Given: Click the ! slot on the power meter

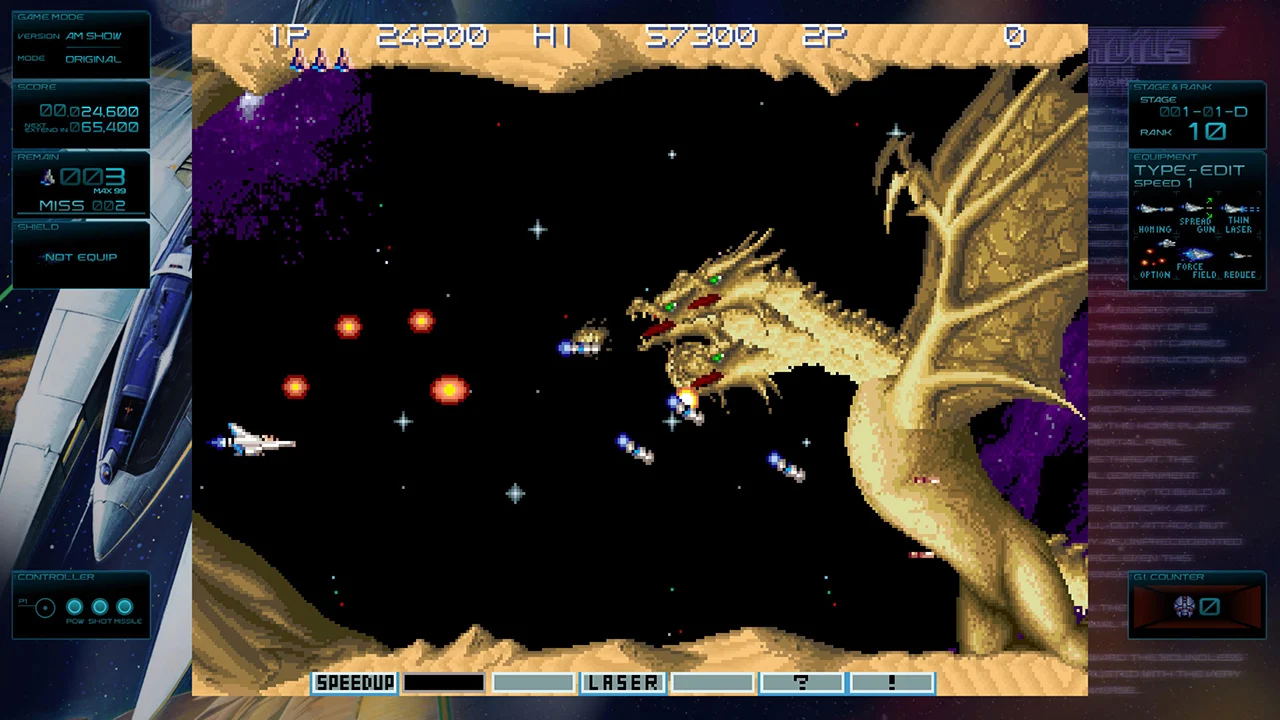Looking at the screenshot, I should click(x=890, y=682).
